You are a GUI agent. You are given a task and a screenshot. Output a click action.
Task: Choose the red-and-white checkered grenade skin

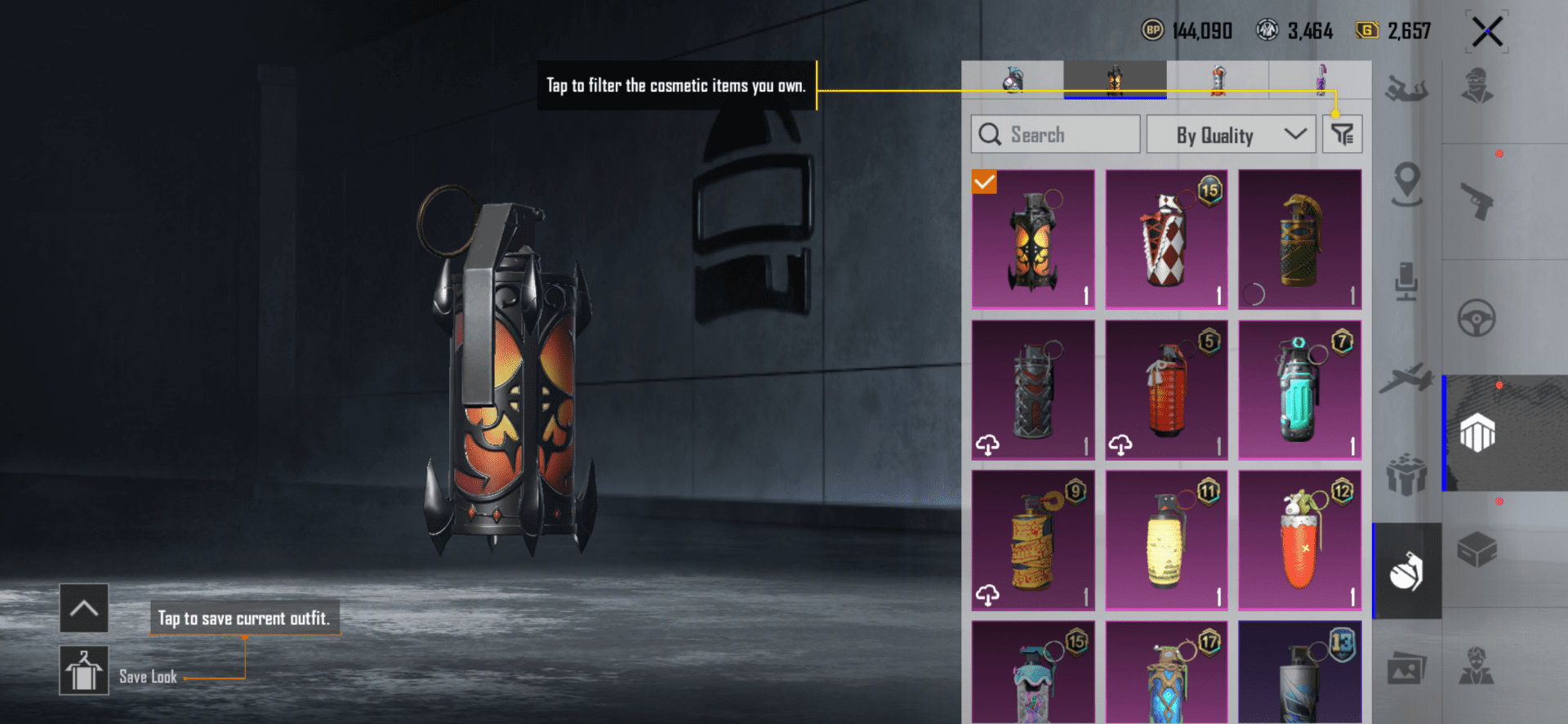1166,239
